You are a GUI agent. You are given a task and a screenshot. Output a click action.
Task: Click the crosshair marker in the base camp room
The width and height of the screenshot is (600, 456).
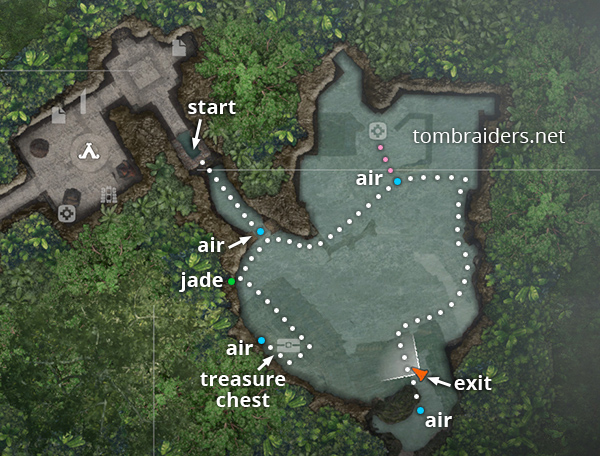point(66,212)
